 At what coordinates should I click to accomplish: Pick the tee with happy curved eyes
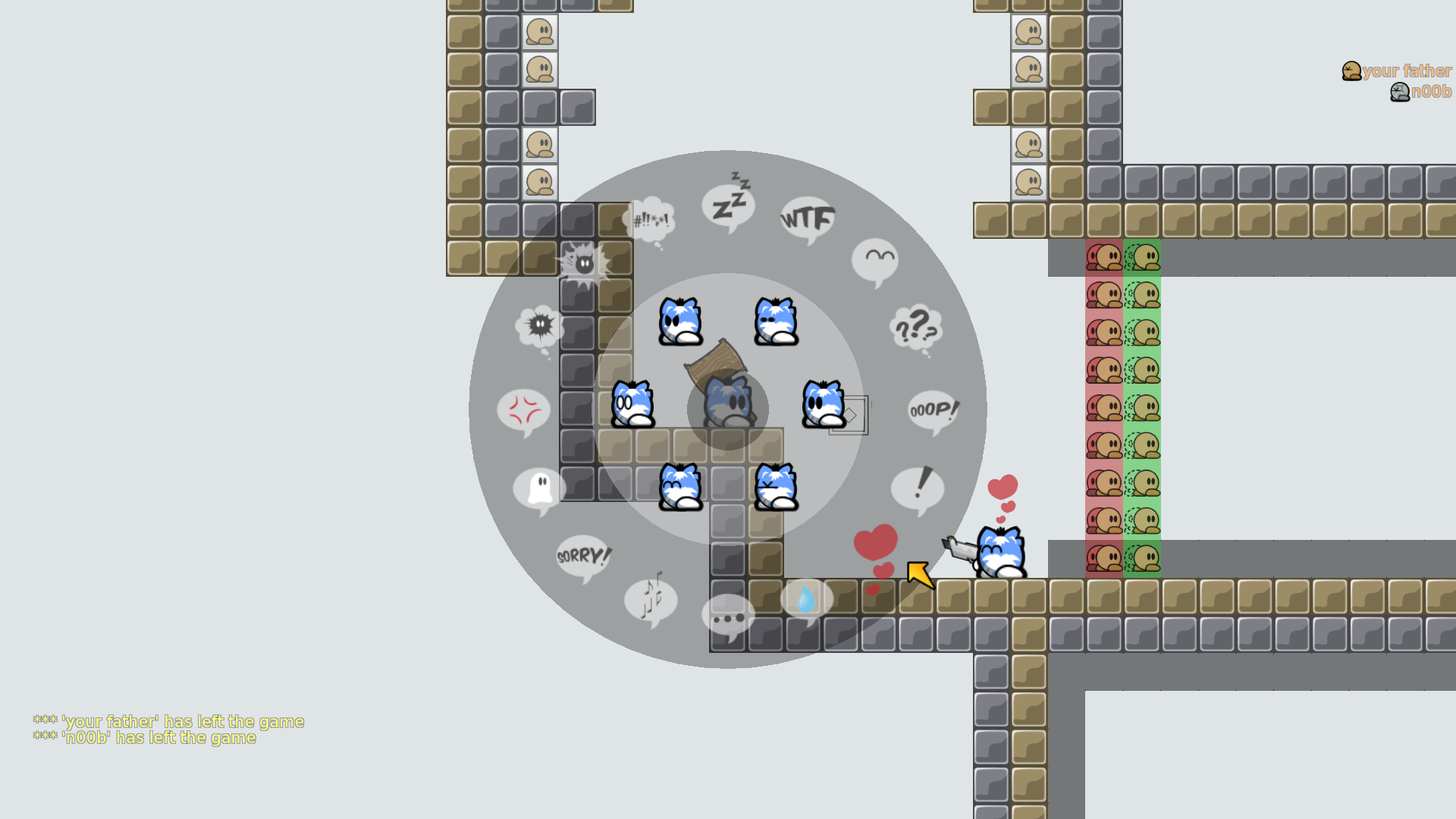[x=680, y=487]
